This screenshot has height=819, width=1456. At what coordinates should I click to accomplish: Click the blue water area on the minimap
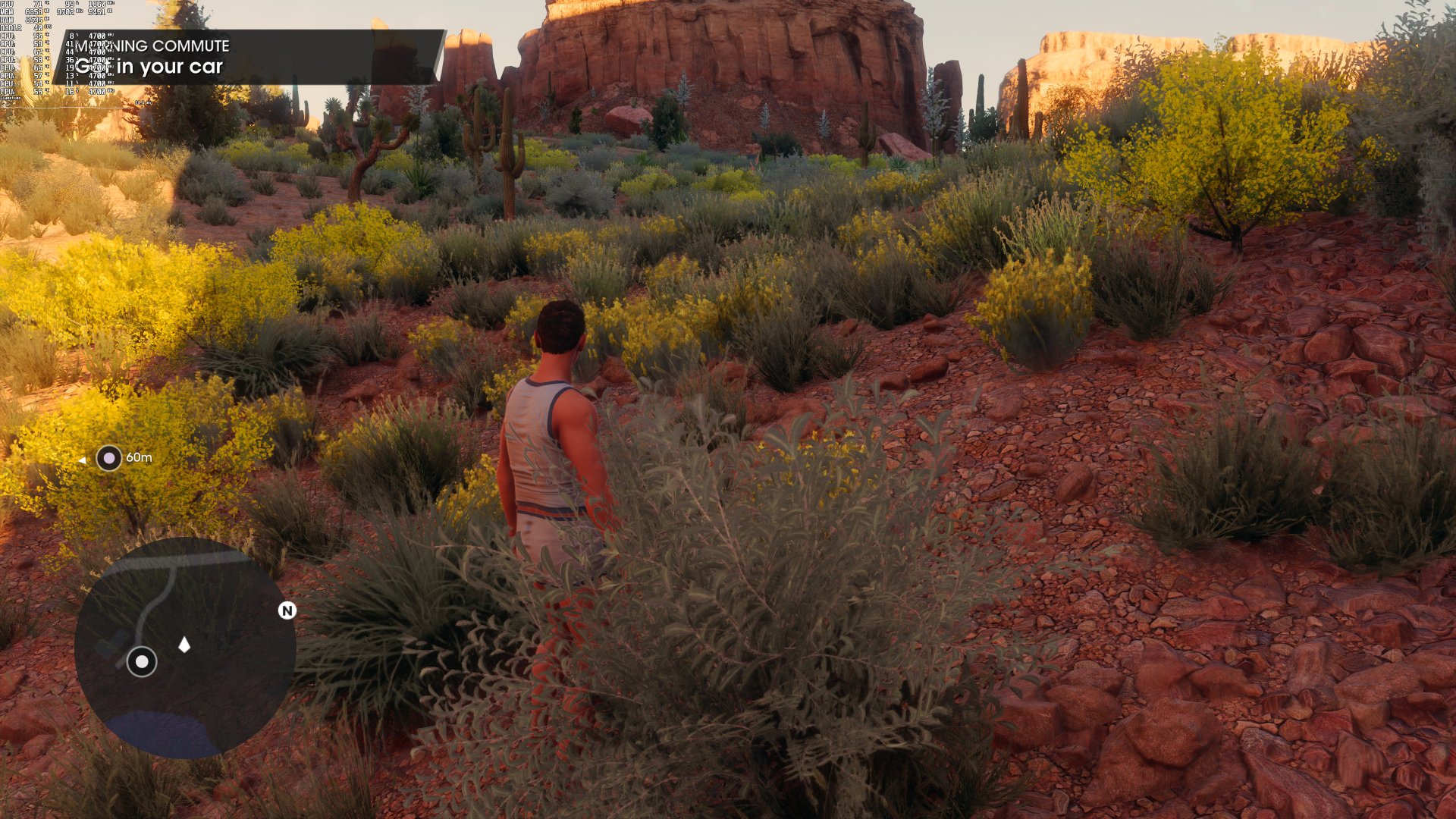(163, 732)
